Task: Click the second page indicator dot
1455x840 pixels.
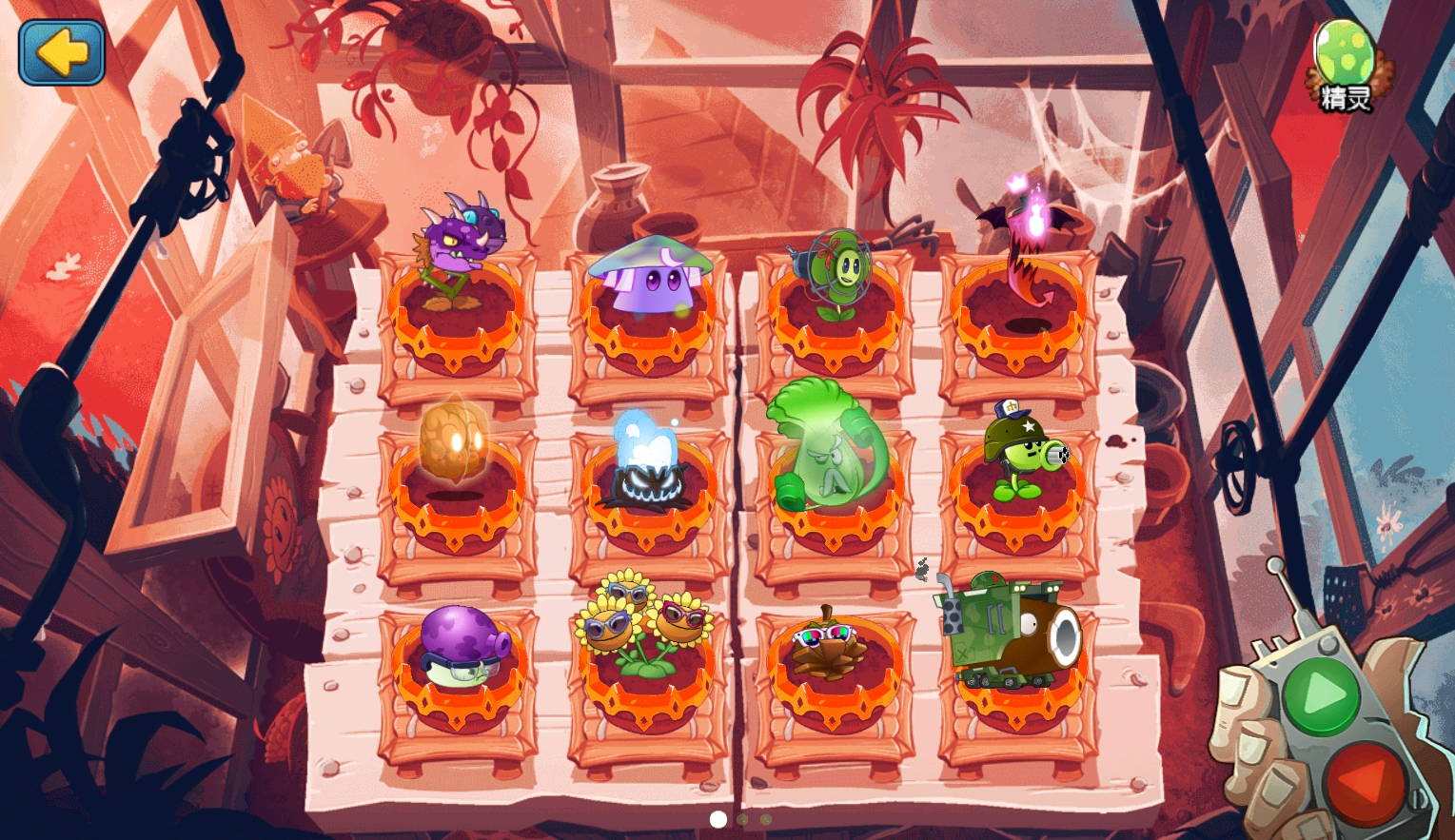Action: [x=742, y=819]
